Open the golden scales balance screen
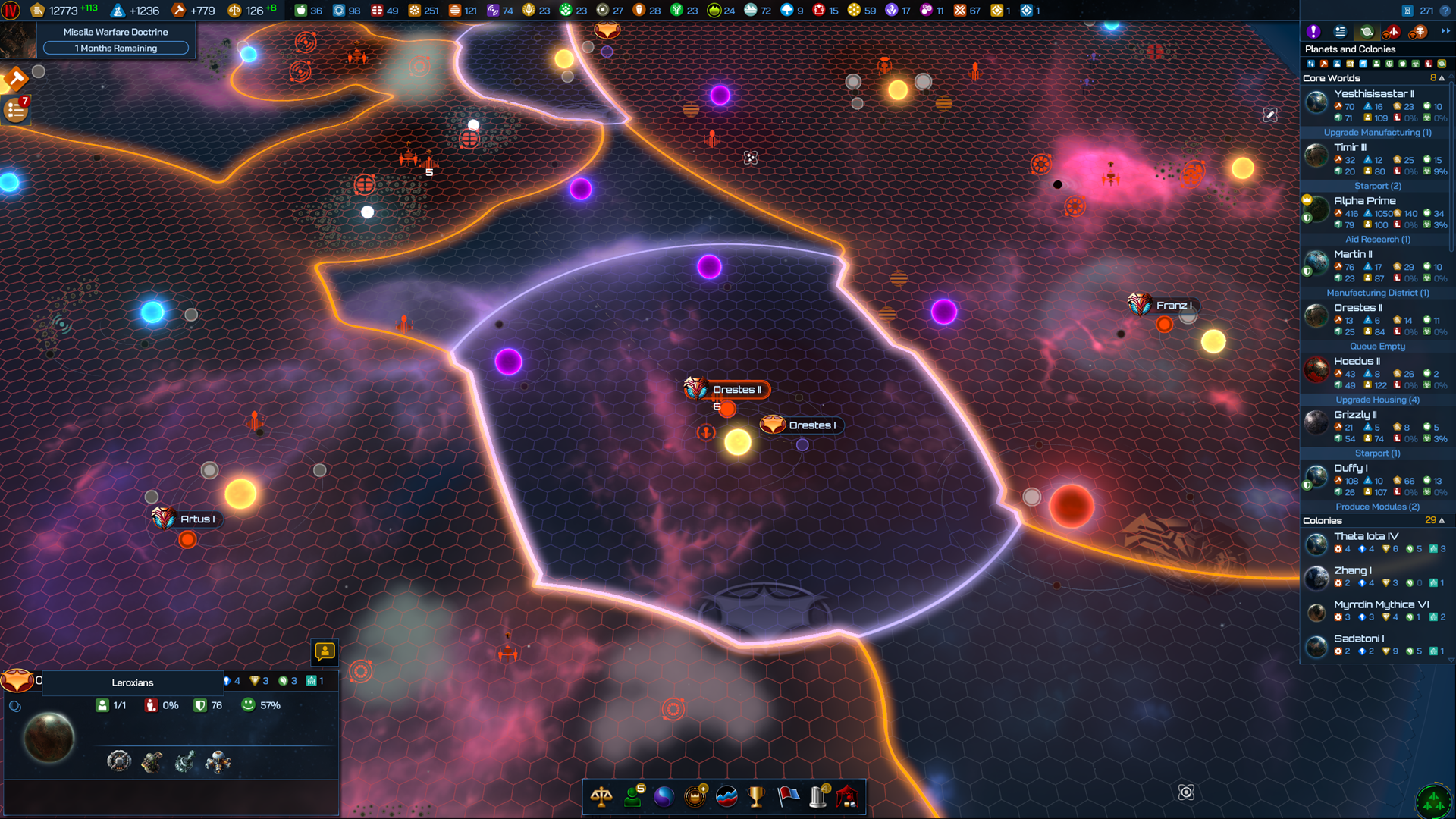This screenshot has height=819, width=1456. (601, 797)
